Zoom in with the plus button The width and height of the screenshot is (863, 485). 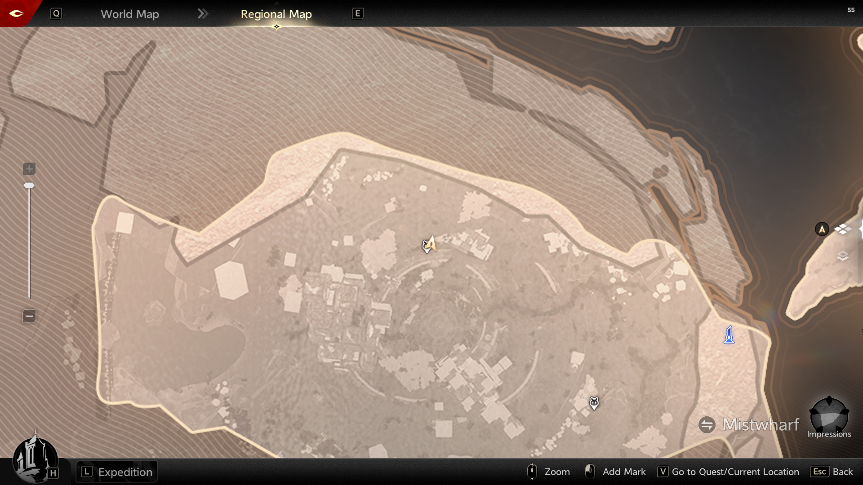point(29,169)
